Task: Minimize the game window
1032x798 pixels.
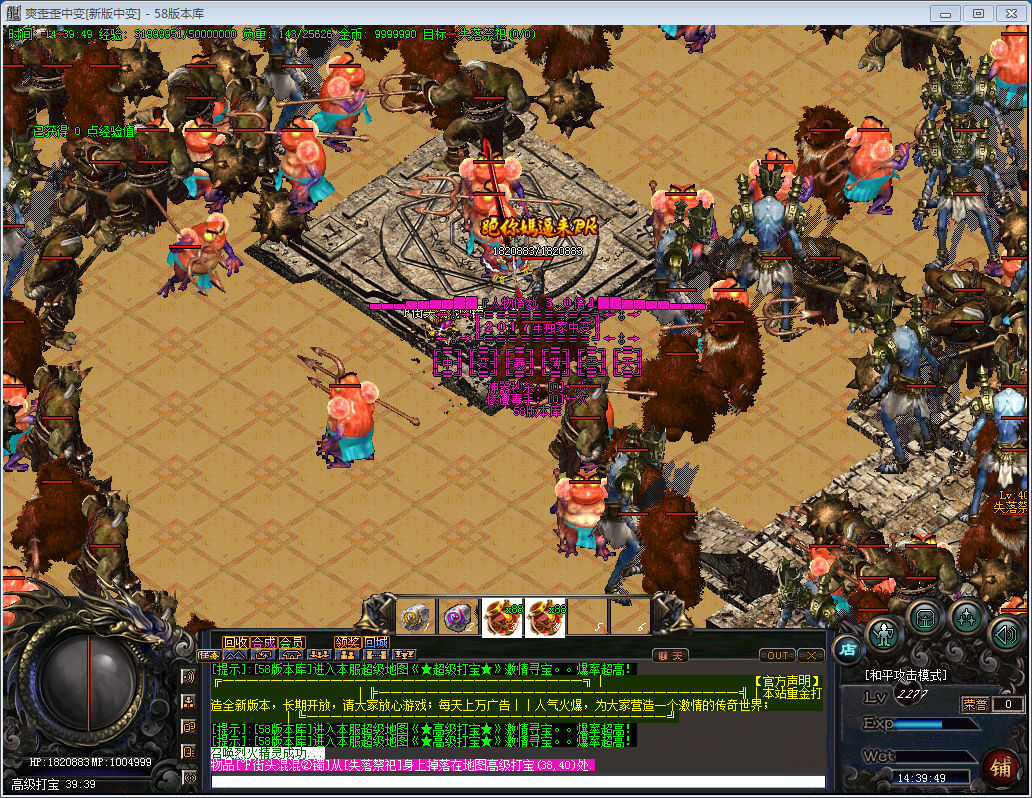Action: [946, 13]
